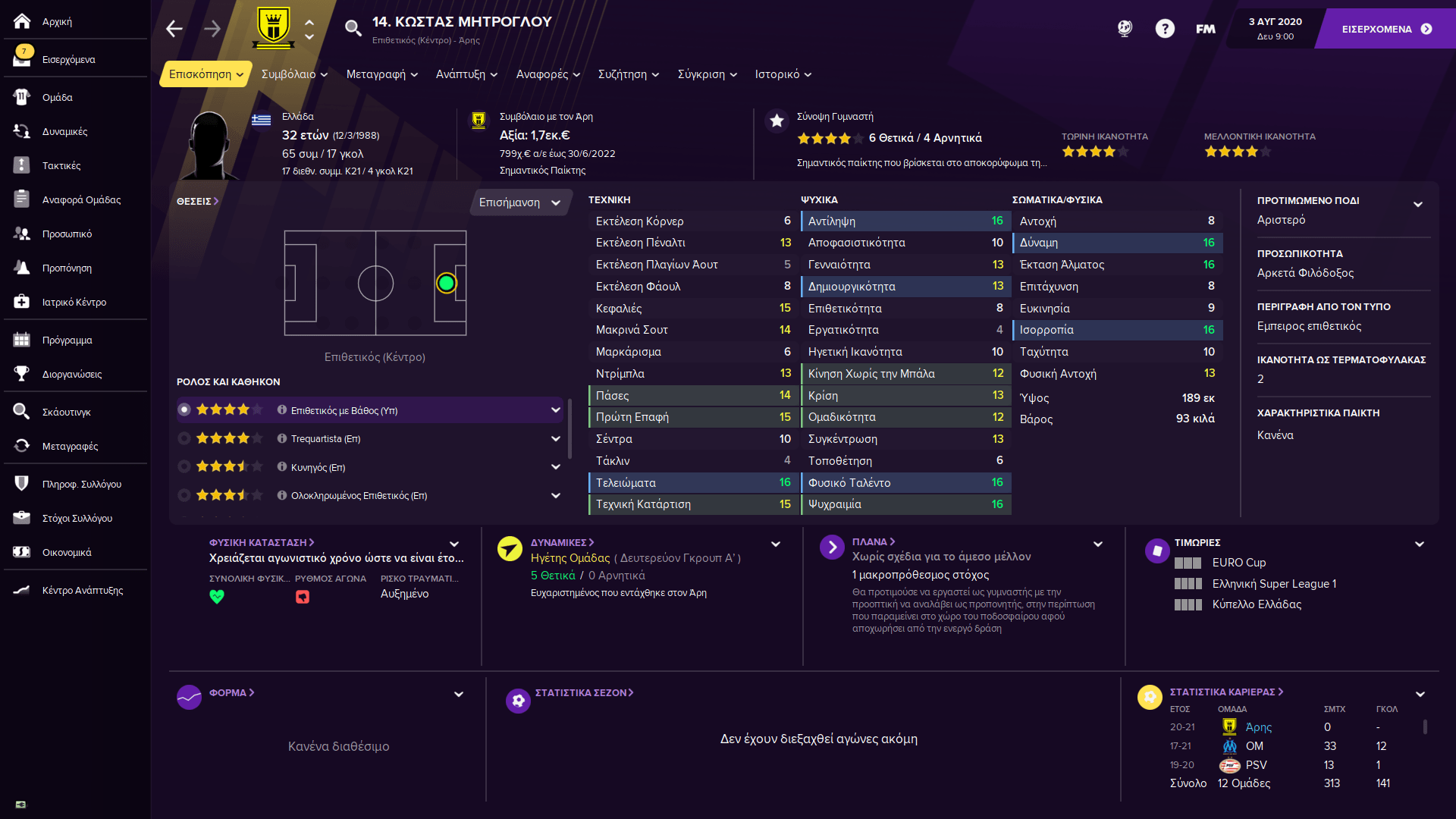1456x819 pixels.
Task: Navigate back with the left arrow
Action: pos(174,29)
